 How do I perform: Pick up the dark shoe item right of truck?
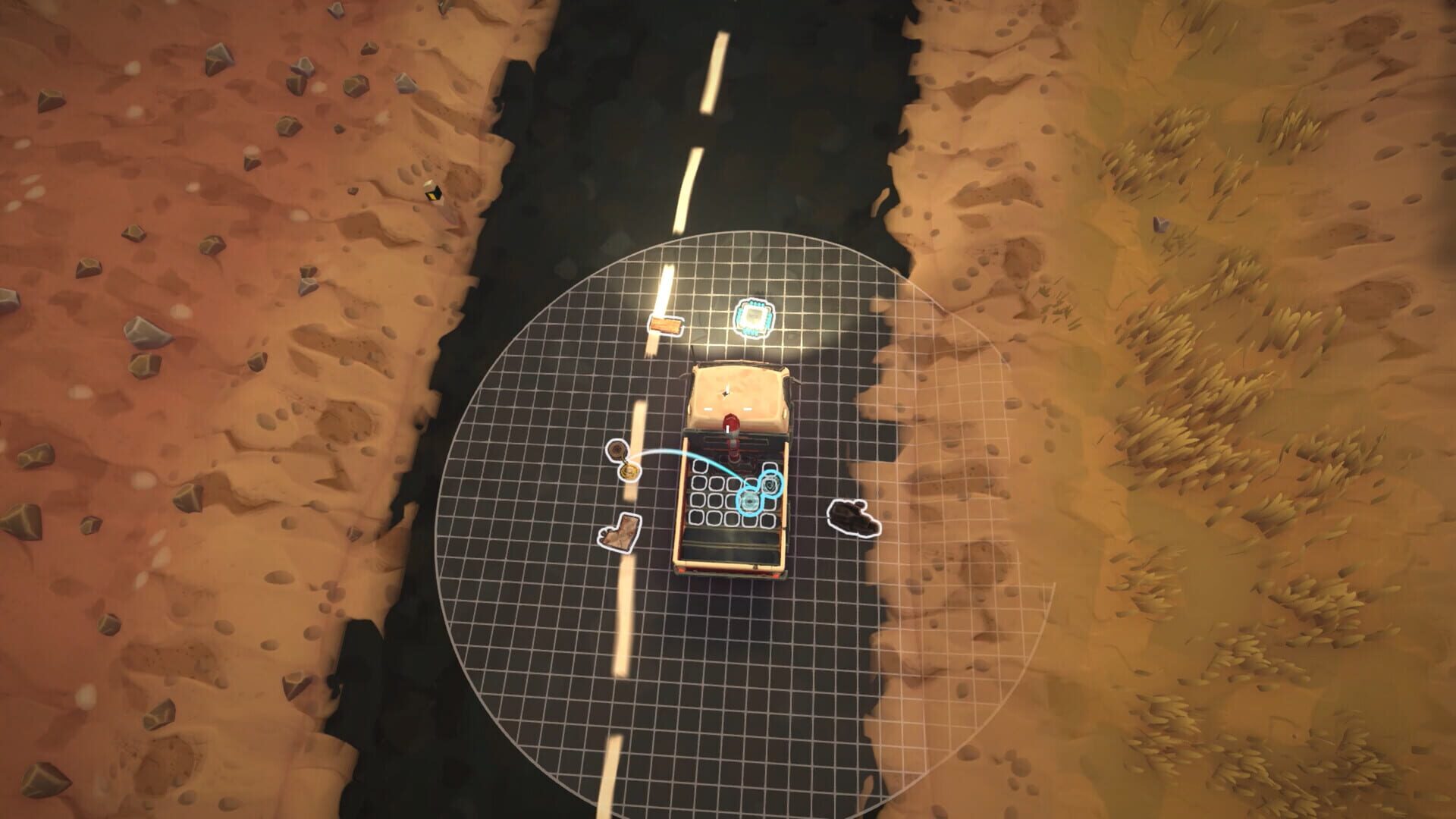click(852, 516)
